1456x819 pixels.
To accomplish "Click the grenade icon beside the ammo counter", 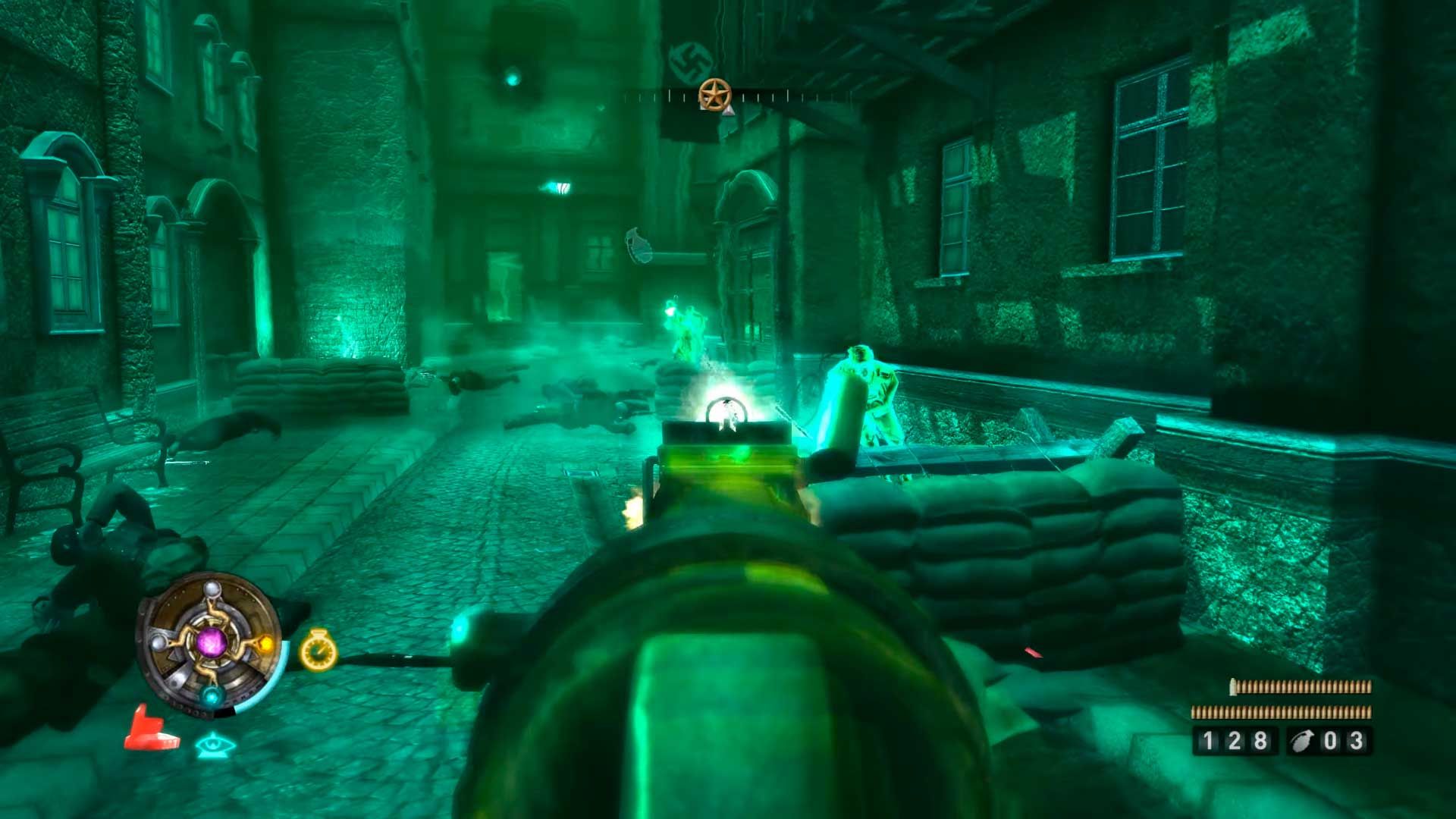I will pyautogui.click(x=1302, y=741).
